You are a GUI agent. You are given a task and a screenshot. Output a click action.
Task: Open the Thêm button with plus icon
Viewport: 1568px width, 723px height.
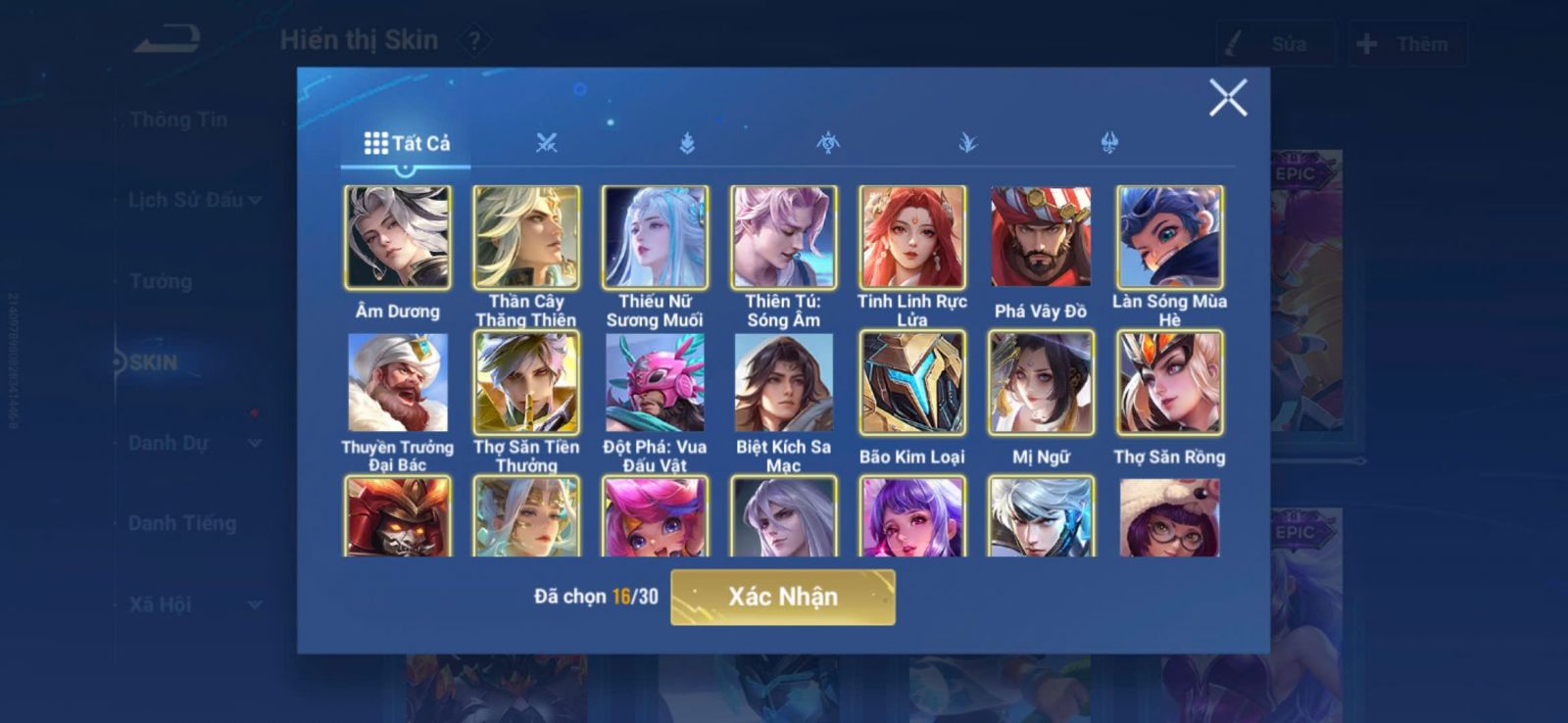(1407, 44)
